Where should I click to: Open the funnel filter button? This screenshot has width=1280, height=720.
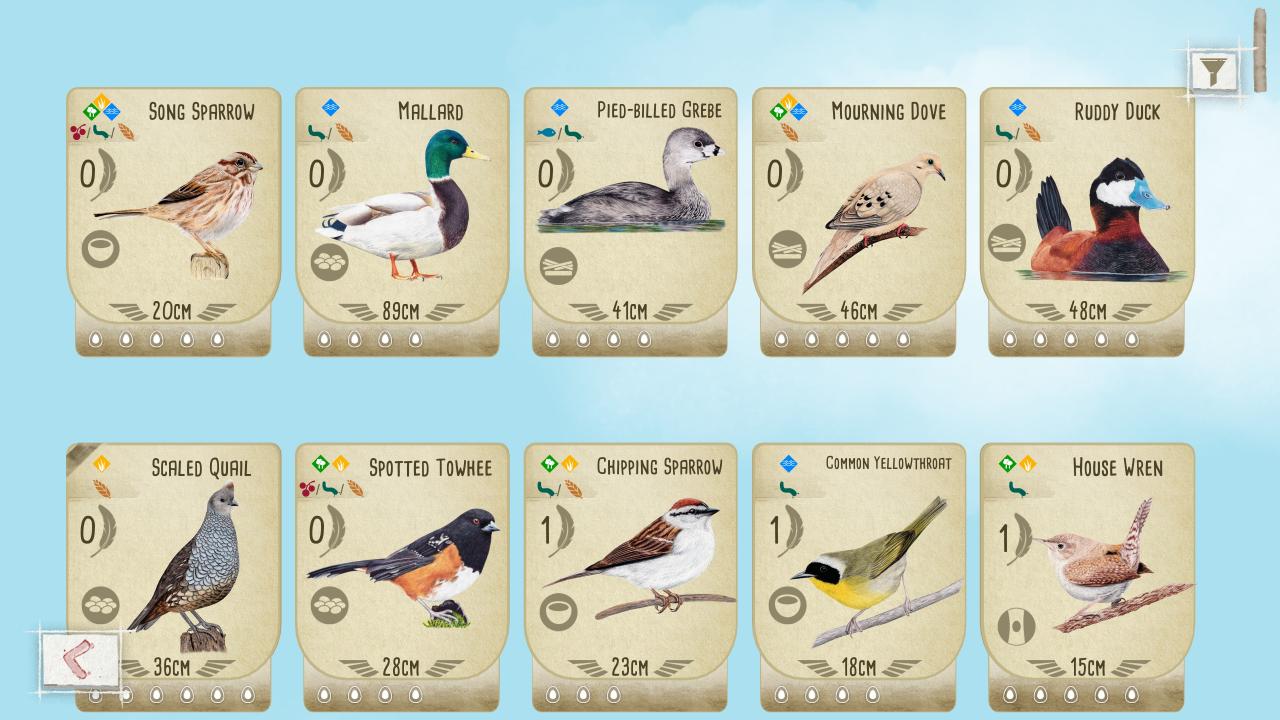tap(1213, 71)
